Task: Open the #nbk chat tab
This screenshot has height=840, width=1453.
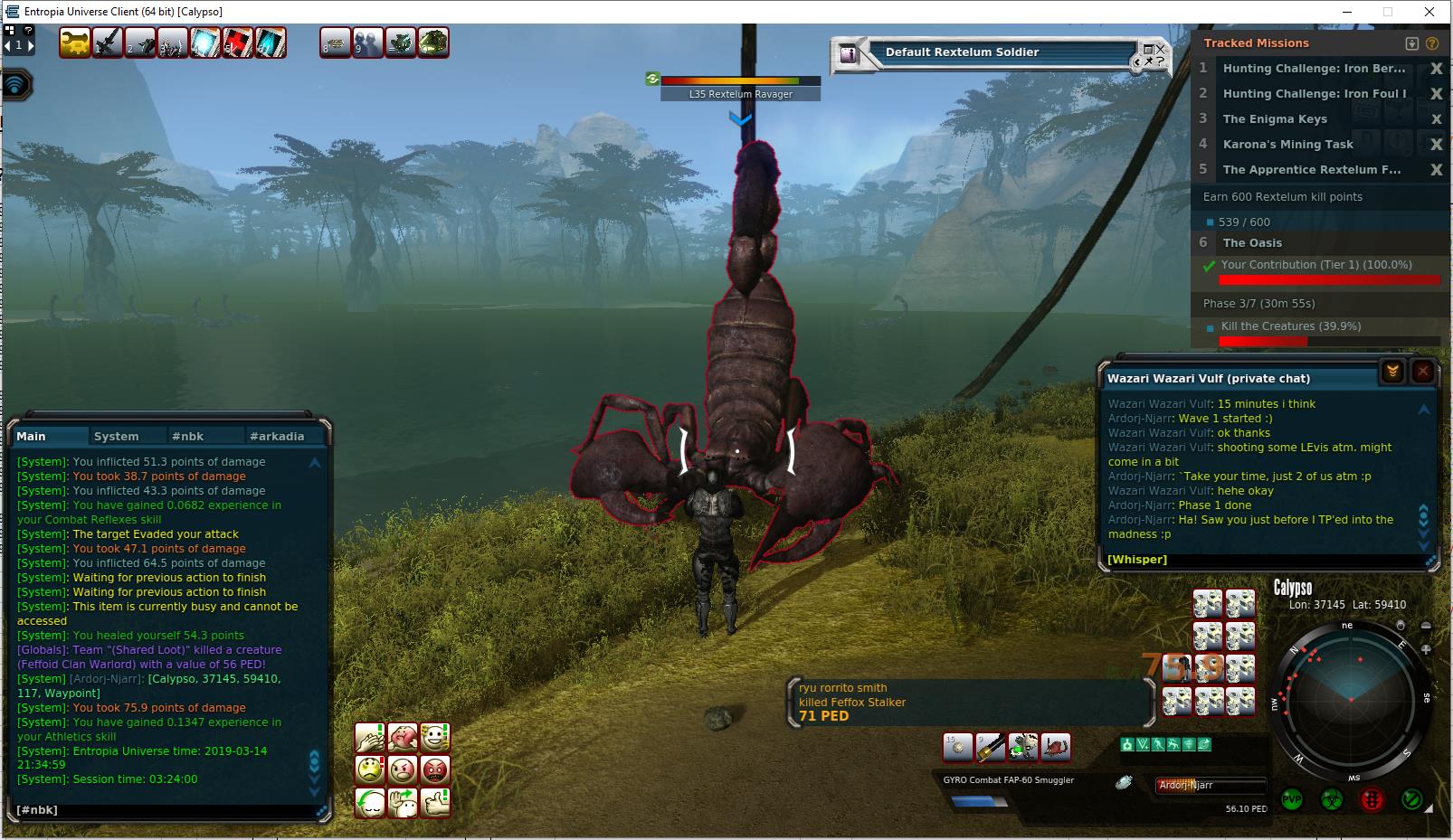Action: pyautogui.click(x=188, y=436)
